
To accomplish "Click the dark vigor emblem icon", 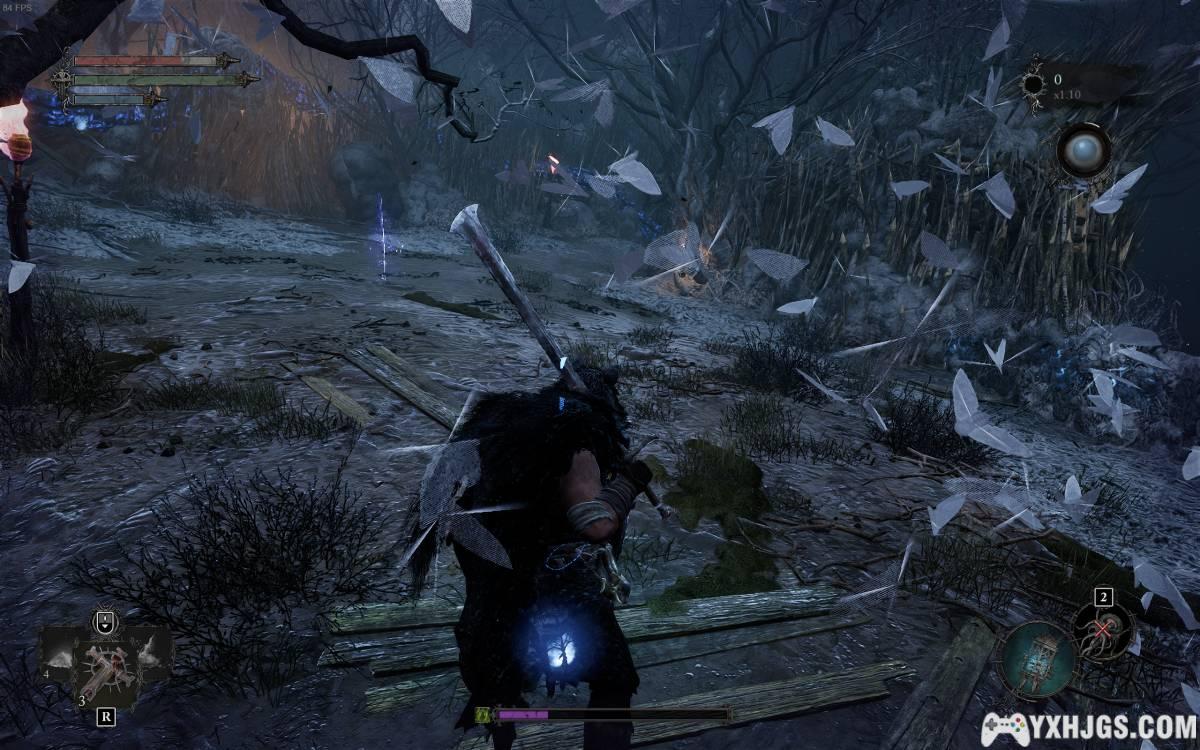I will coord(1032,84).
